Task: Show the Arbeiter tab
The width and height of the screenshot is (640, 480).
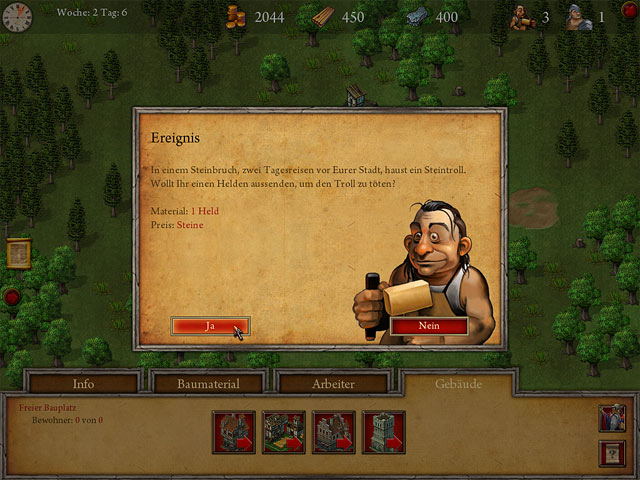Action: click(333, 383)
